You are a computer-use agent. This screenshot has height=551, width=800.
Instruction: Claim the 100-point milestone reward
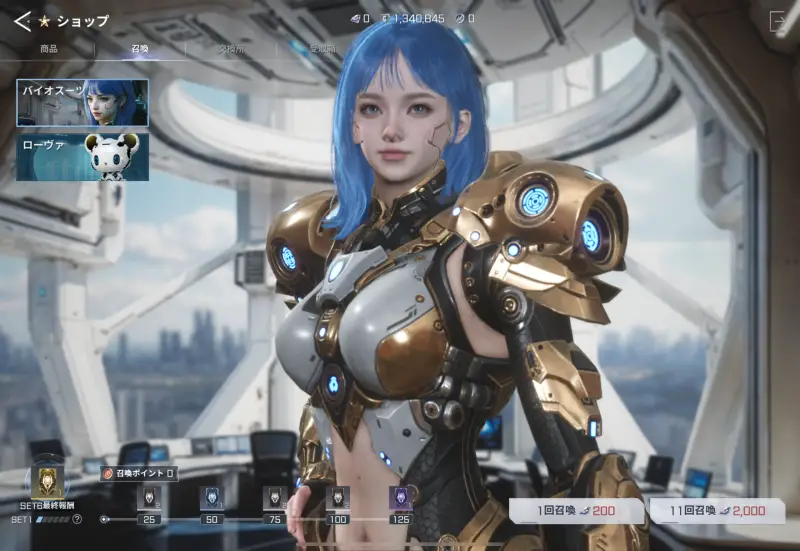tap(338, 498)
